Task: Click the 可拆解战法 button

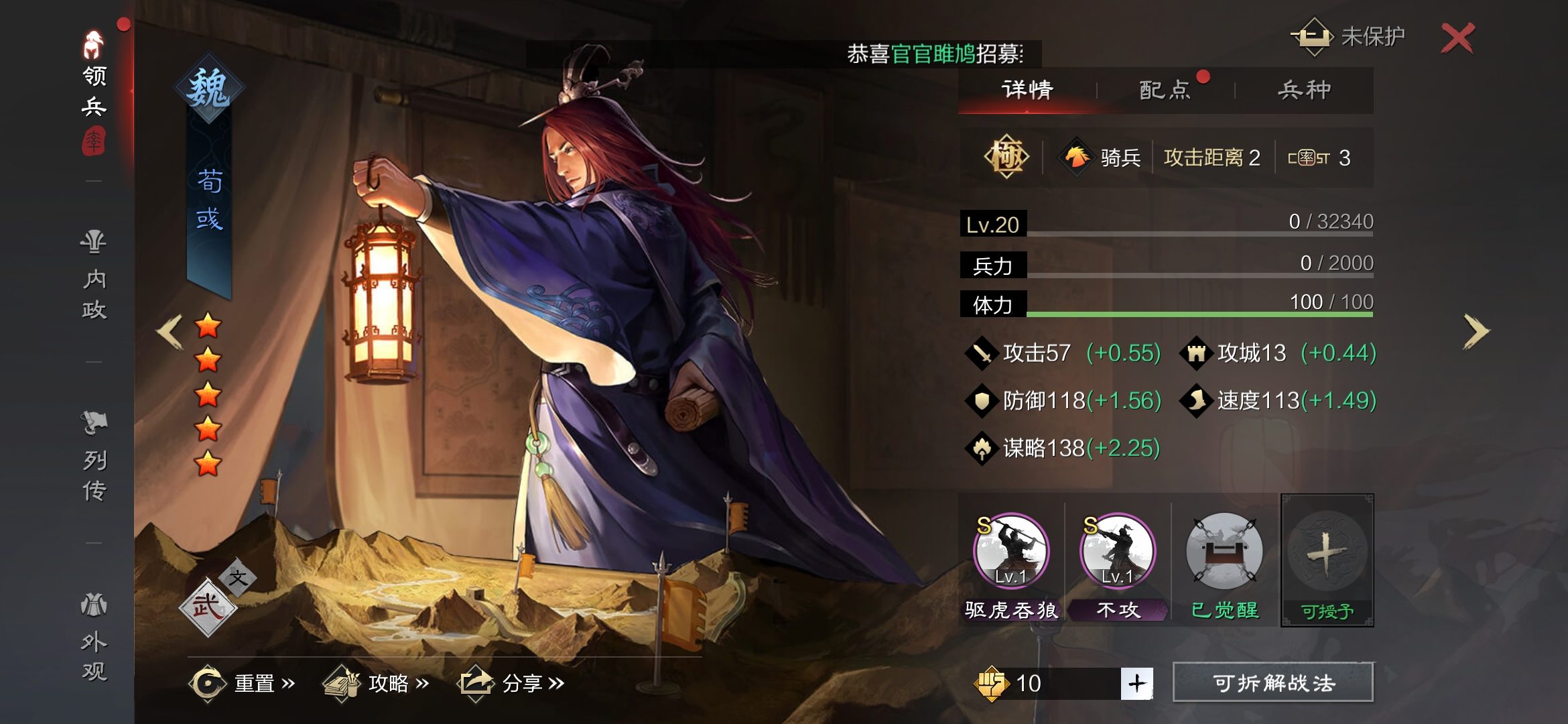Action: tap(1273, 683)
